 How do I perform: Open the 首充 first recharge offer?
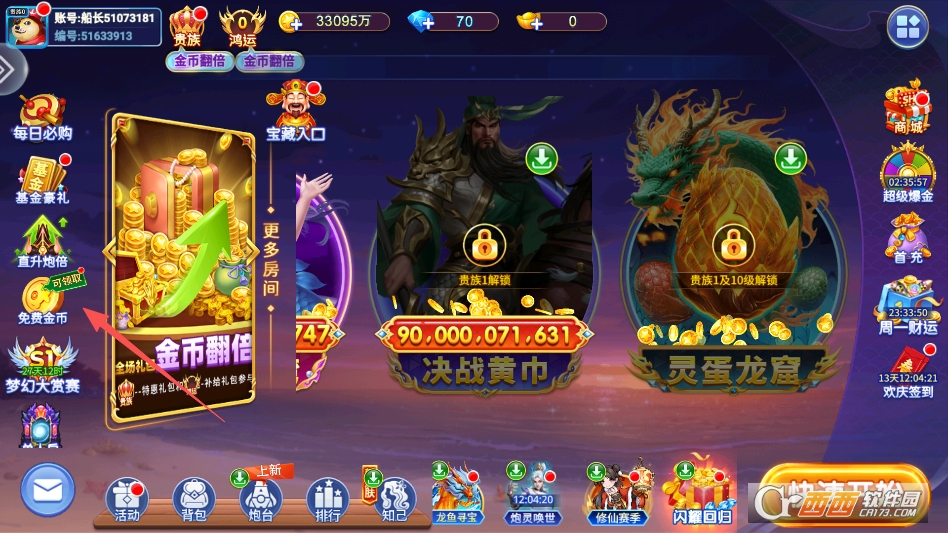pyautogui.click(x=908, y=238)
